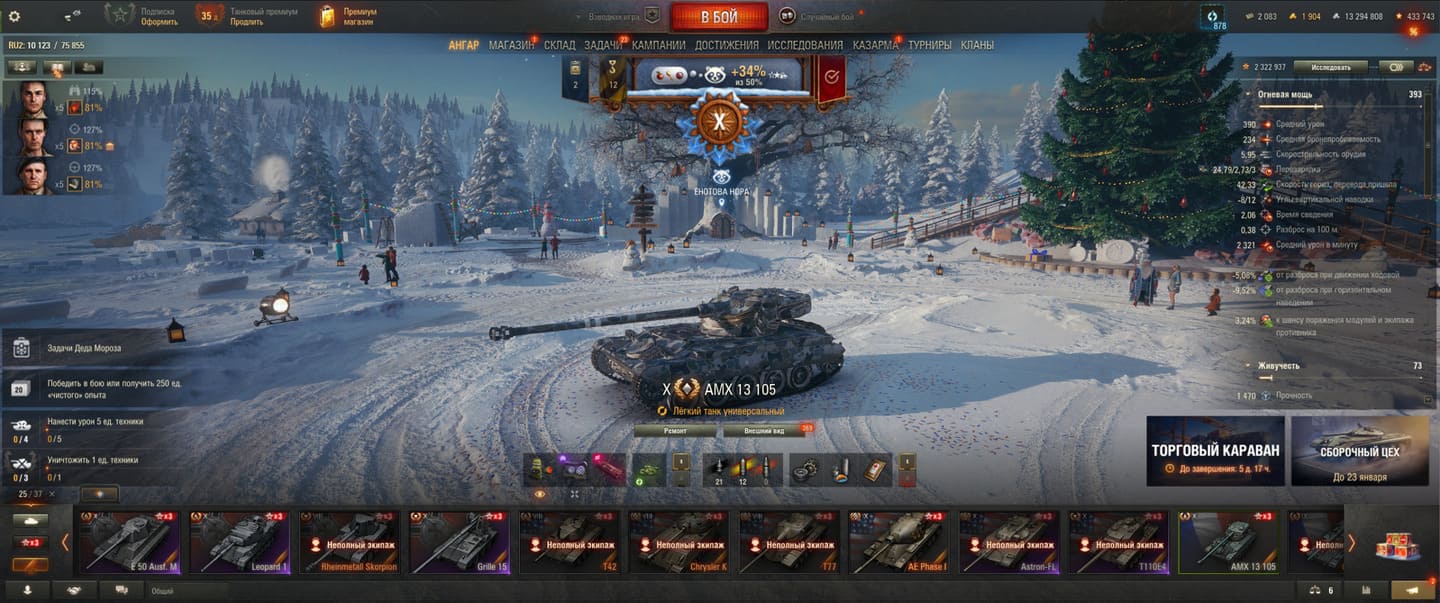This screenshot has width=1440, height=603.
Task: Click the Ремонт button under the tank
Action: tap(675, 430)
